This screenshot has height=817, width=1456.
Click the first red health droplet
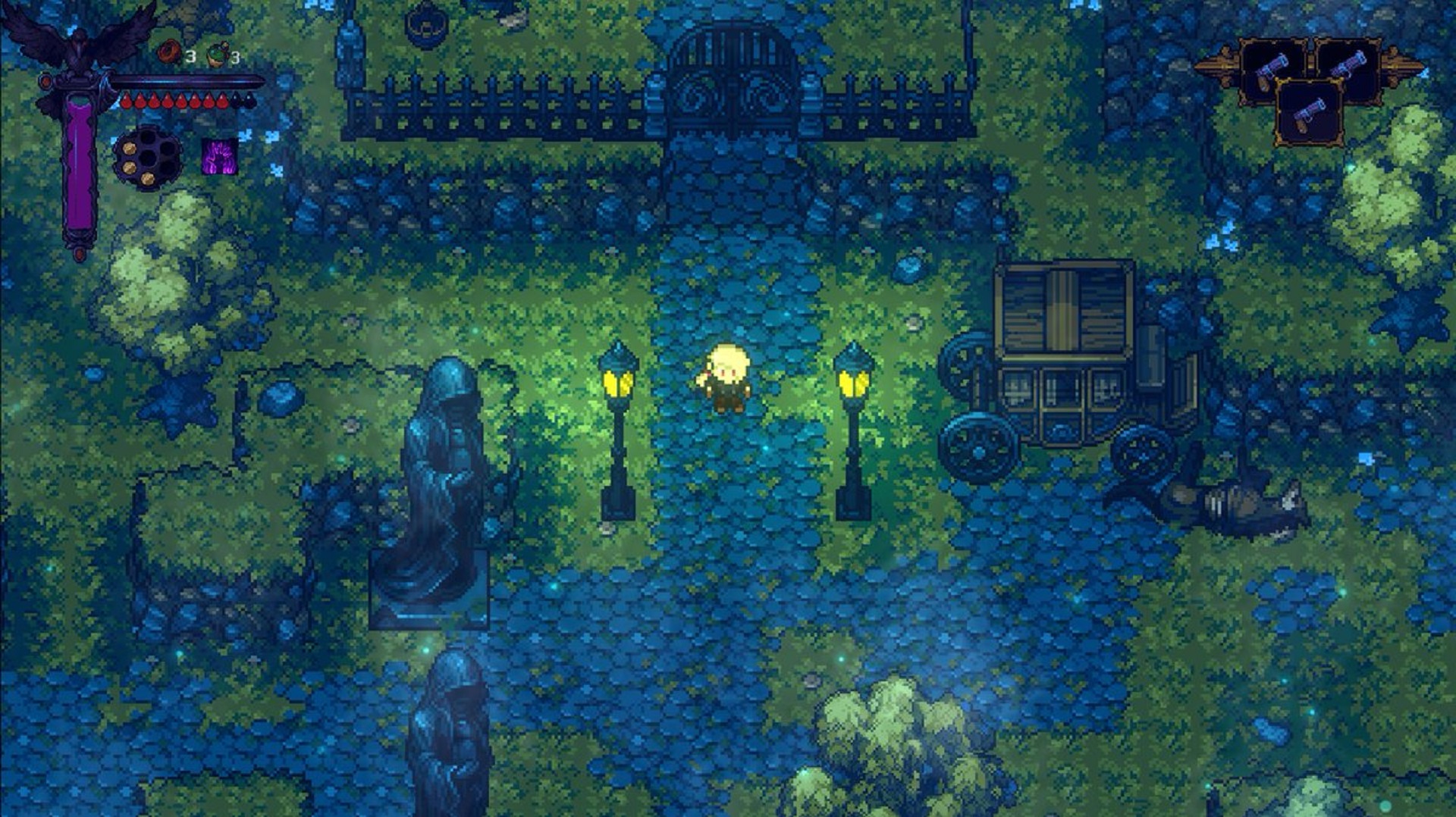127,99
